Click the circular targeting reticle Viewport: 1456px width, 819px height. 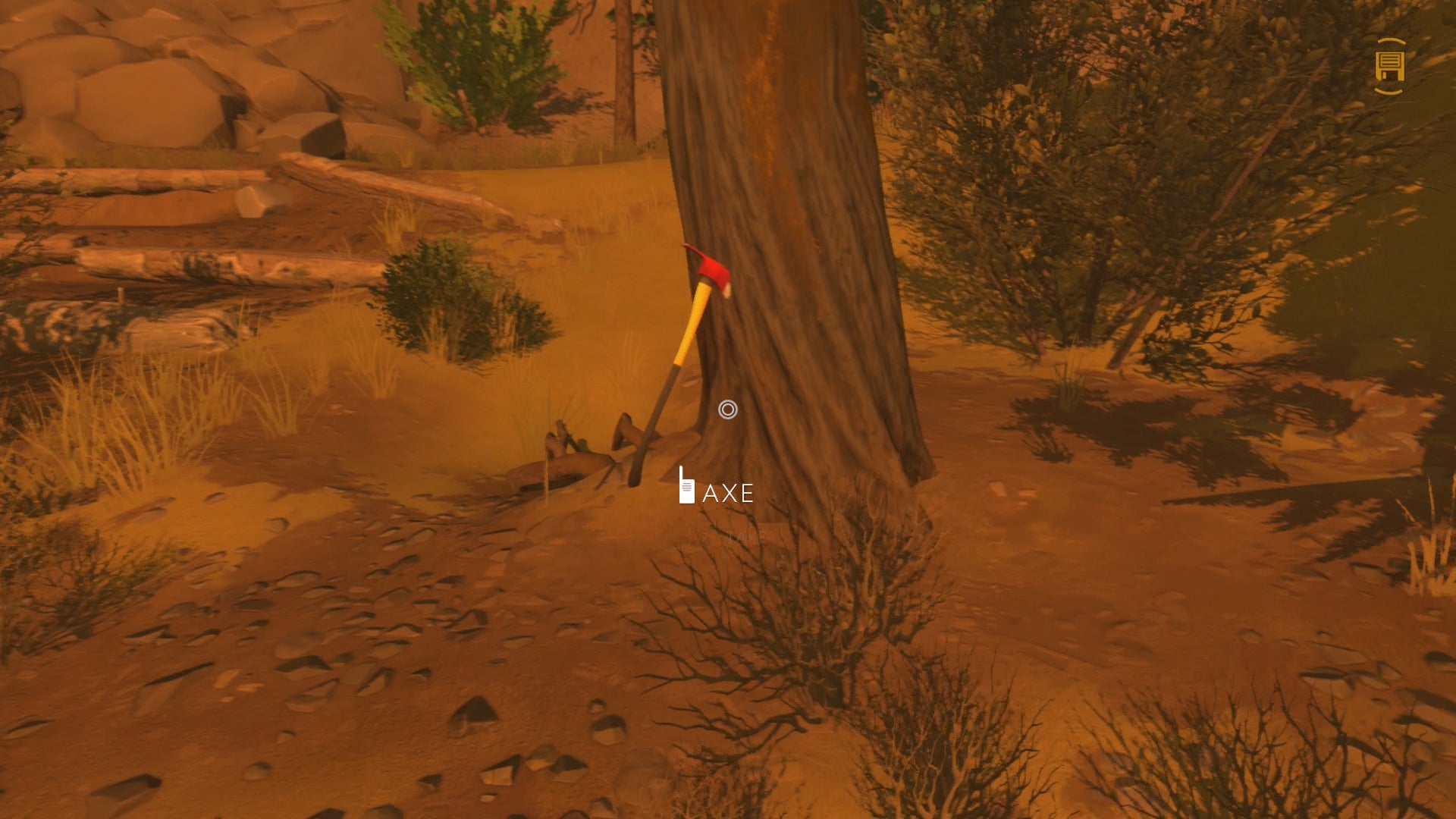click(x=729, y=410)
